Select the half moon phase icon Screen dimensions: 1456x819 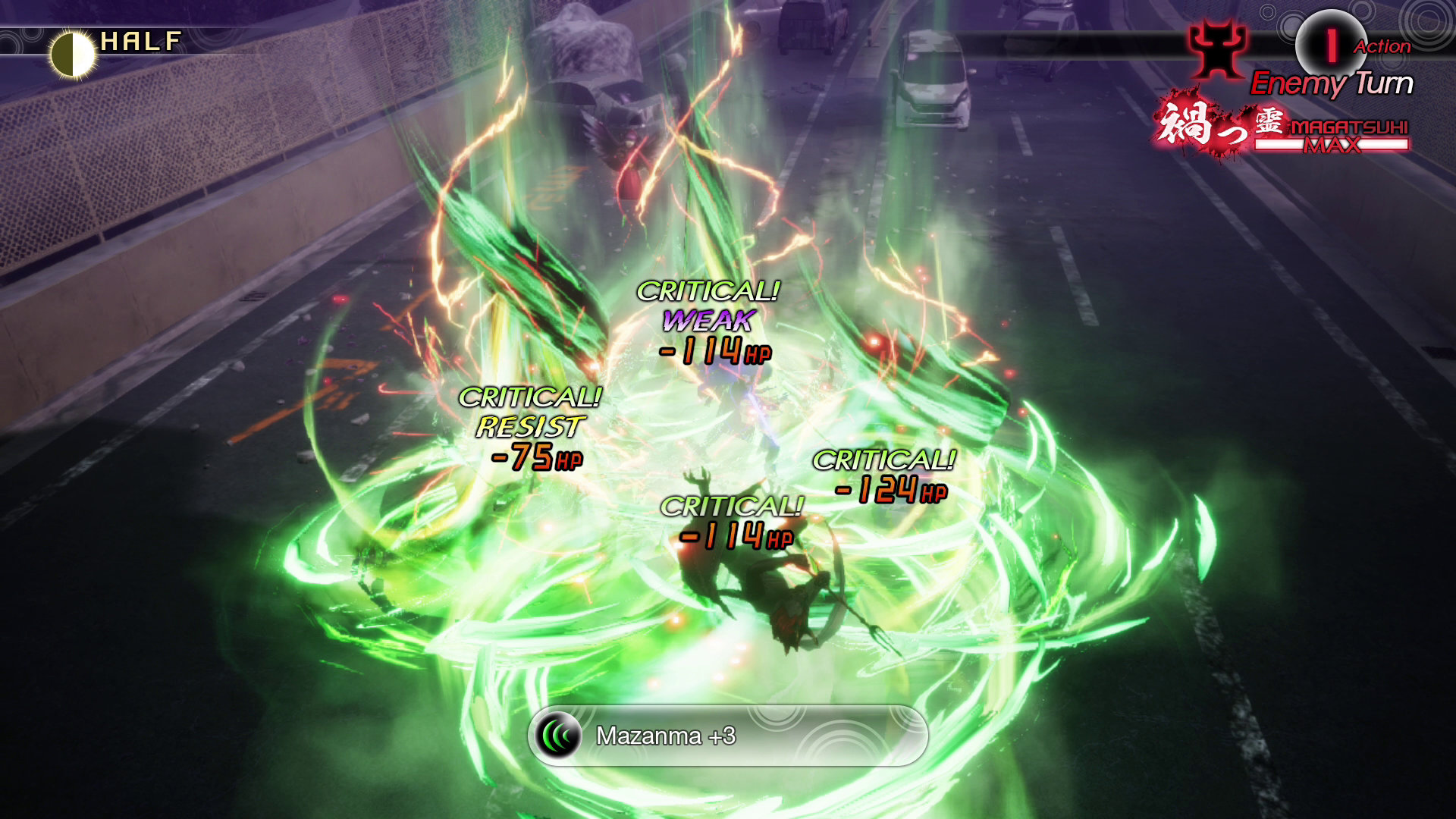tap(73, 54)
